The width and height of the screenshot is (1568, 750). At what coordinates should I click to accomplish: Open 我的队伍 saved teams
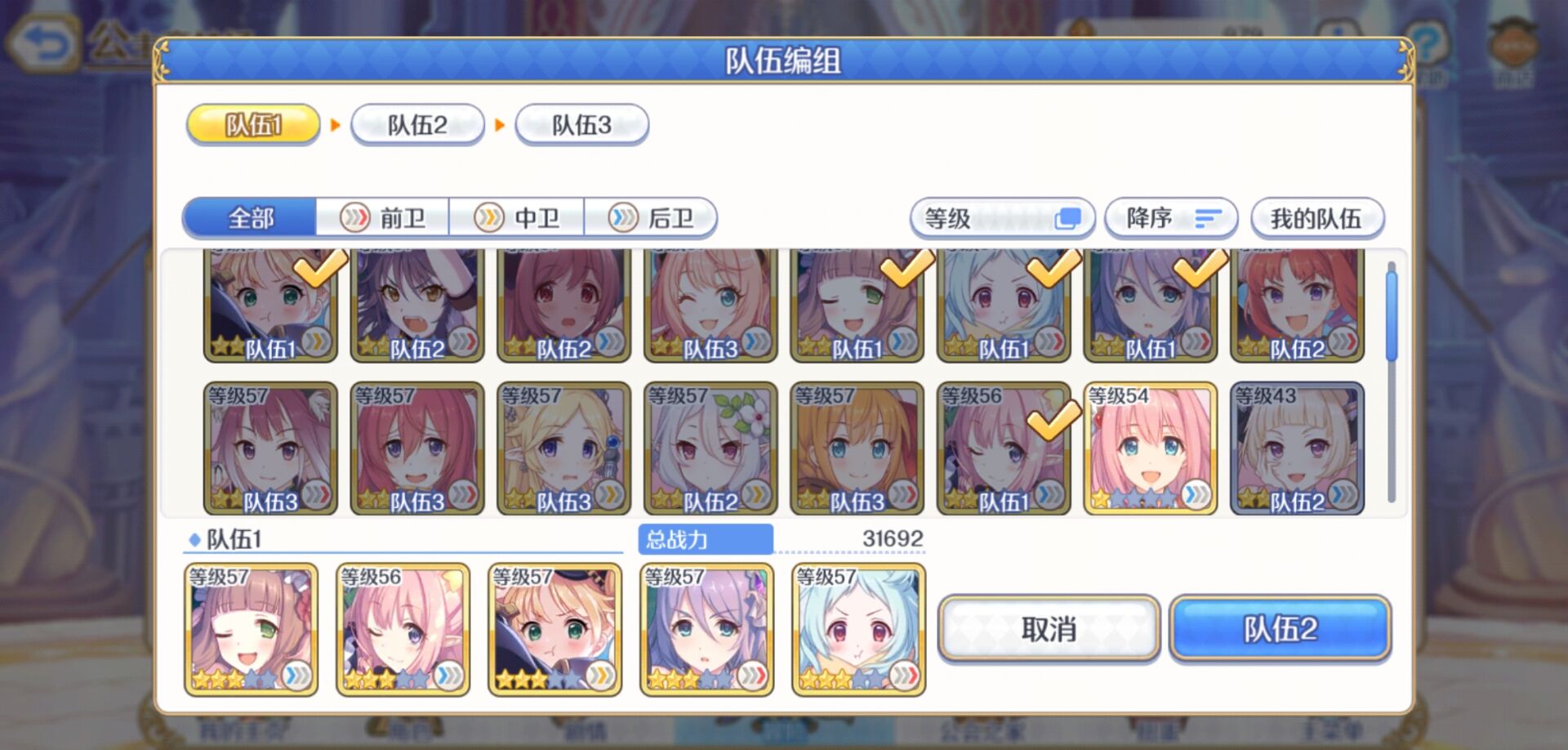(x=1316, y=218)
